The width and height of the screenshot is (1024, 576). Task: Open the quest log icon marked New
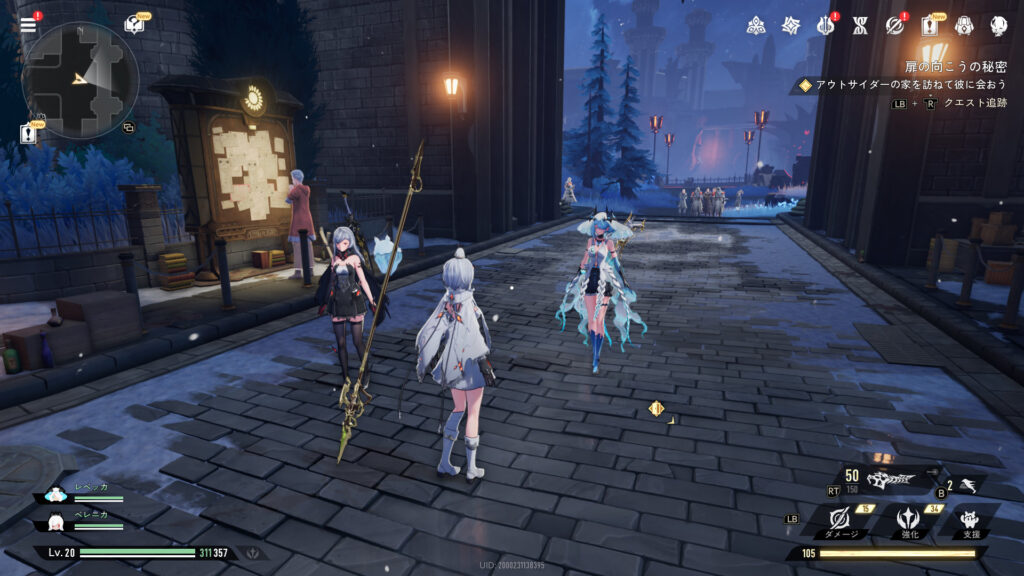930,26
